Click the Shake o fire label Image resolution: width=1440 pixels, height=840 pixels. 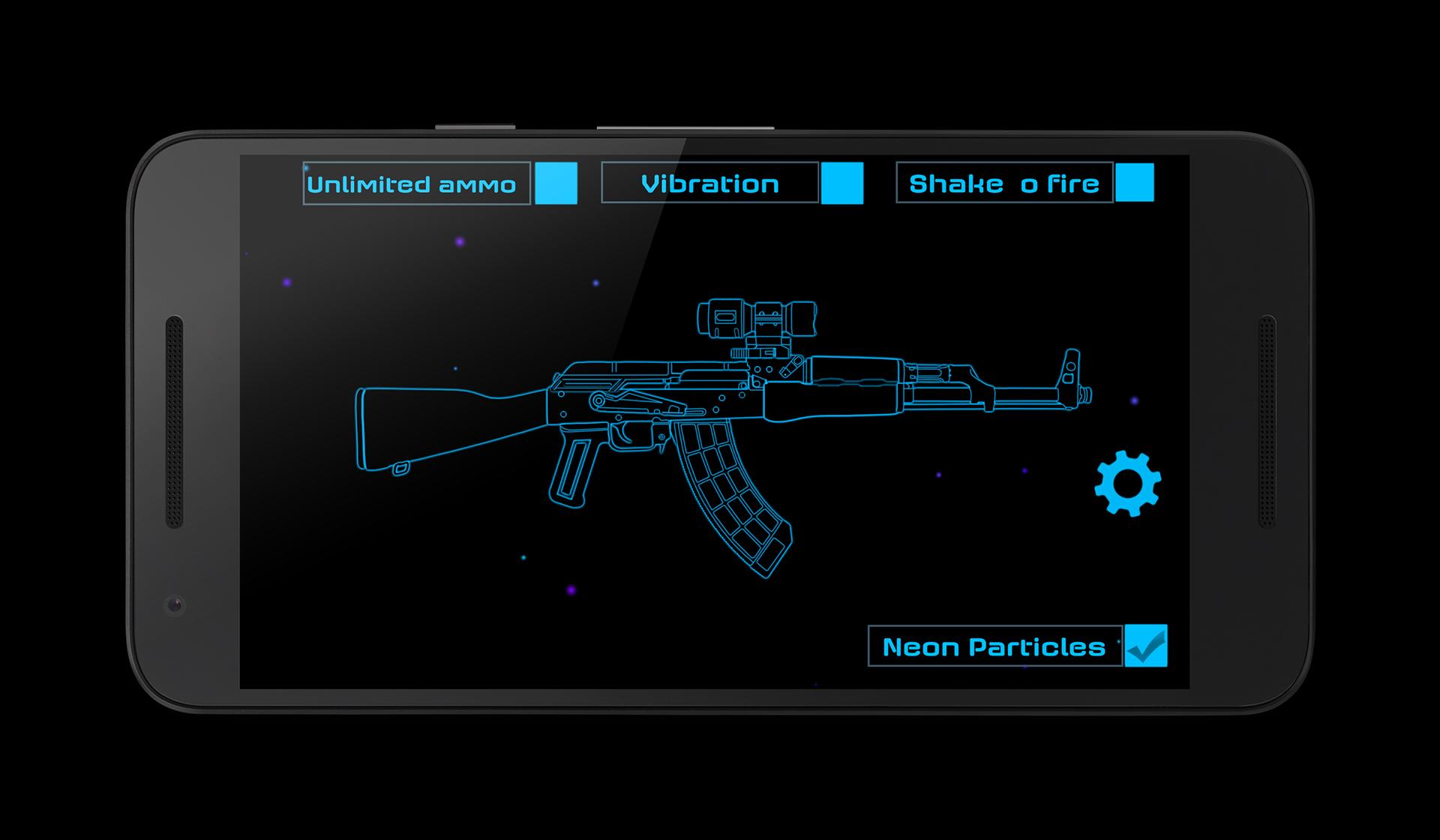coord(1003,182)
